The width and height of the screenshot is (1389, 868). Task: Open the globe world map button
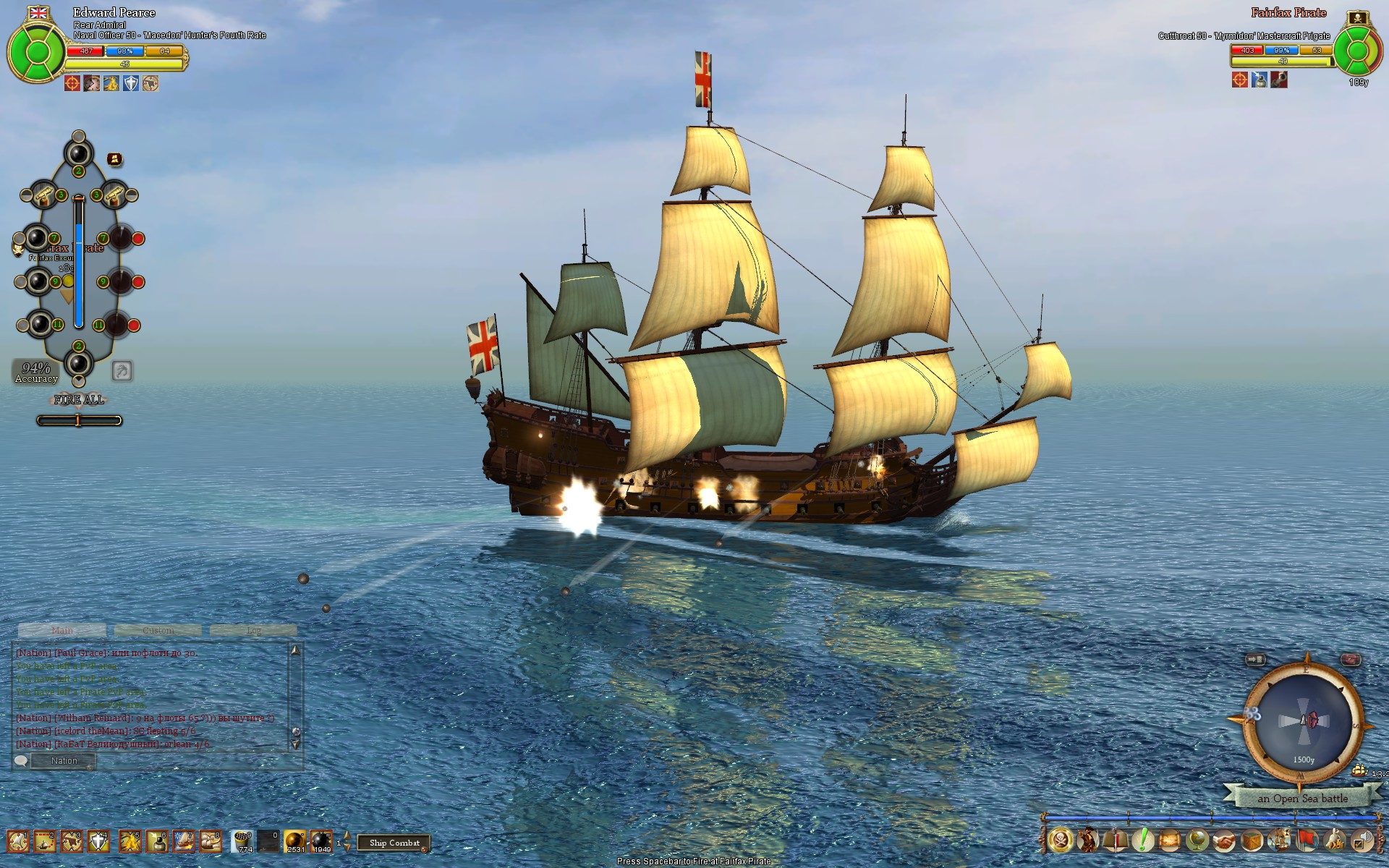tap(1197, 841)
